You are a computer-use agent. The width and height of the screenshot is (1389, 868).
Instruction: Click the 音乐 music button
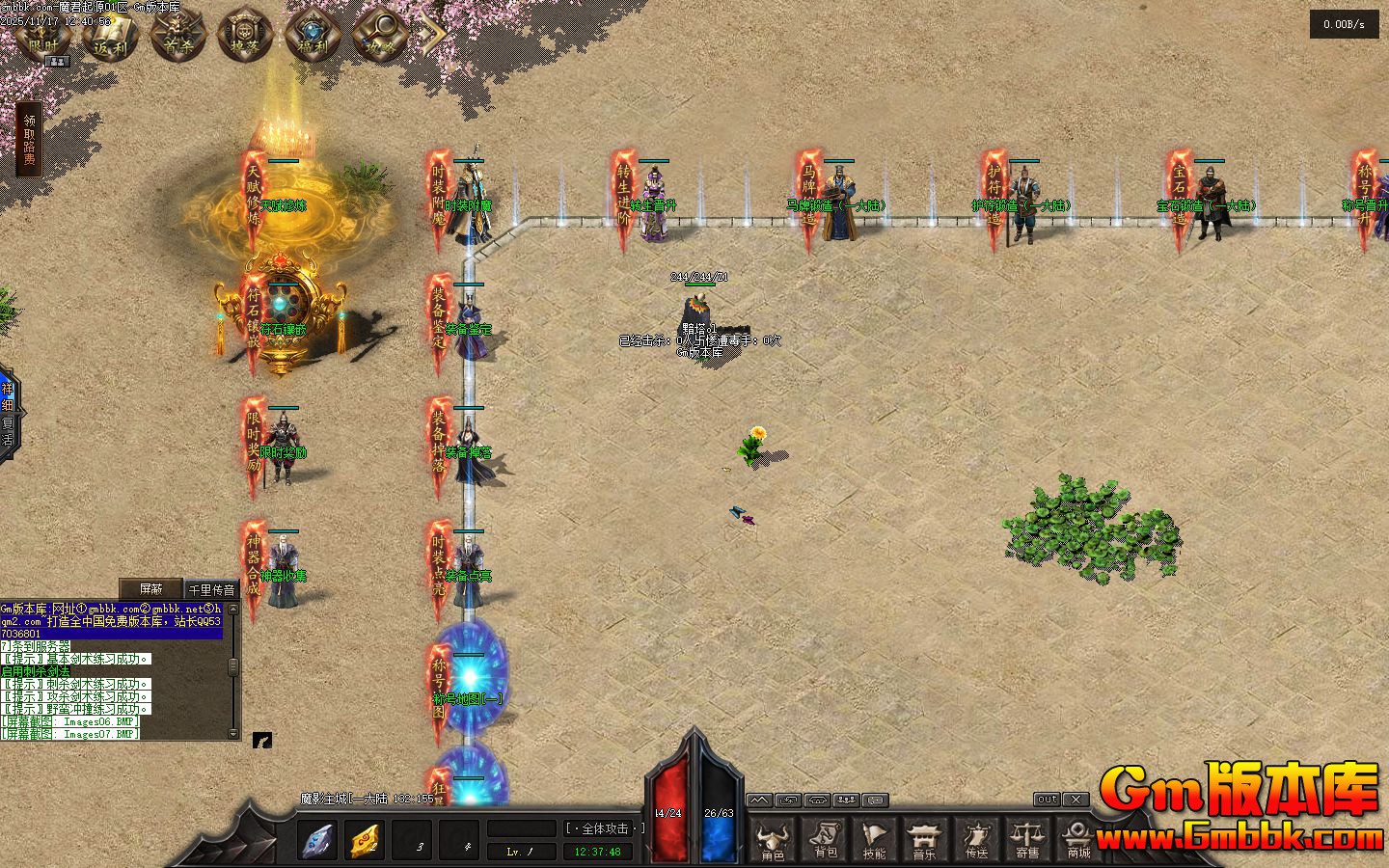[925, 839]
